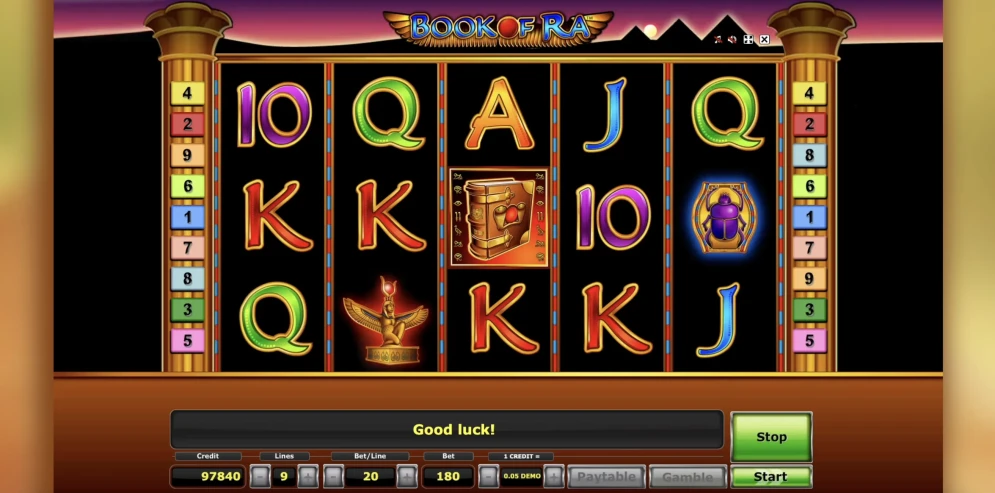Viewport: 995px width, 493px height.
Task: Choose the Gamble button
Action: coord(687,477)
